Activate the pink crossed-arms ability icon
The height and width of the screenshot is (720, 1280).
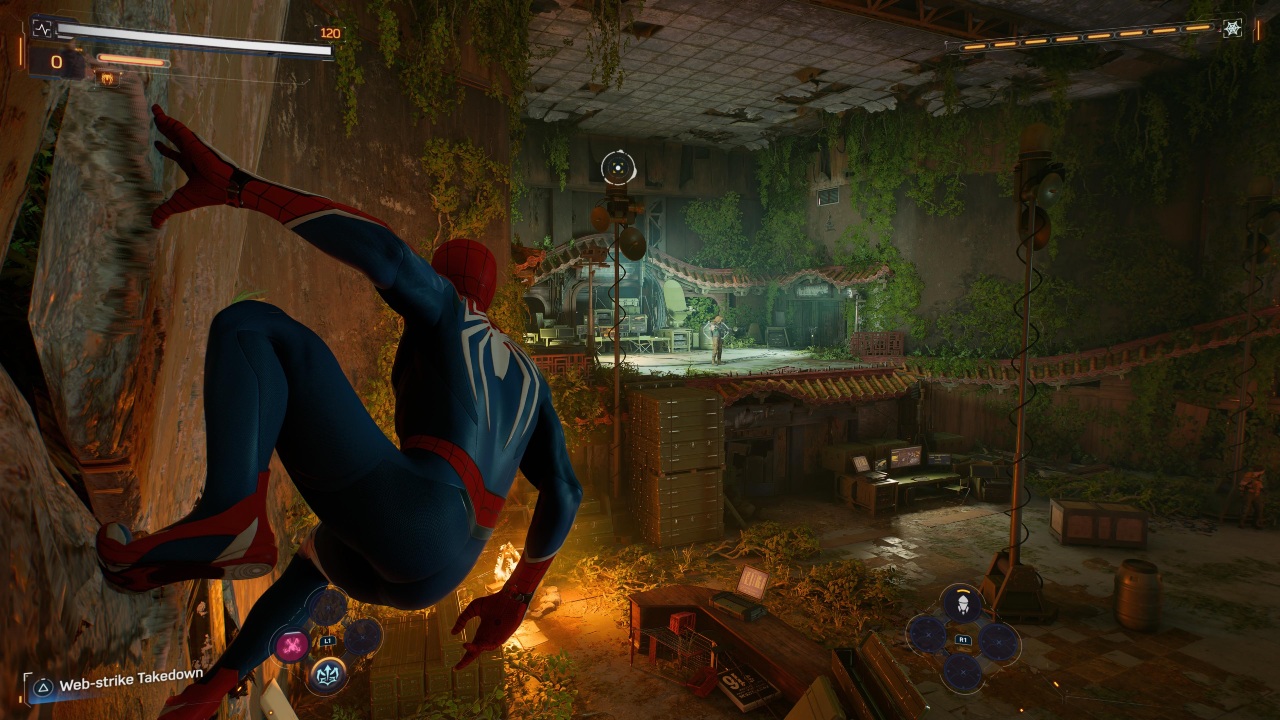(291, 645)
